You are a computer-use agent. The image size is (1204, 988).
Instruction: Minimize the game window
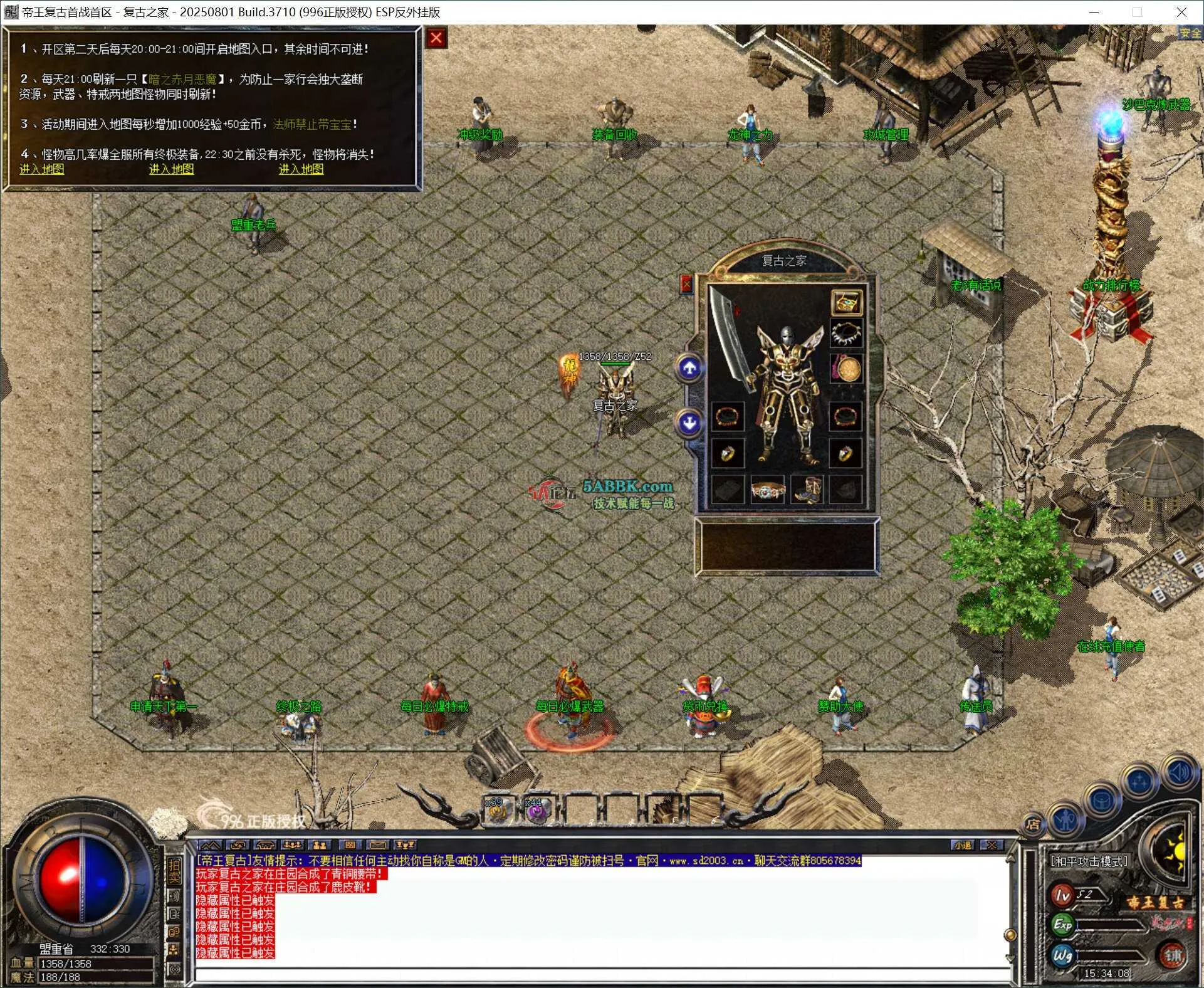point(1094,12)
